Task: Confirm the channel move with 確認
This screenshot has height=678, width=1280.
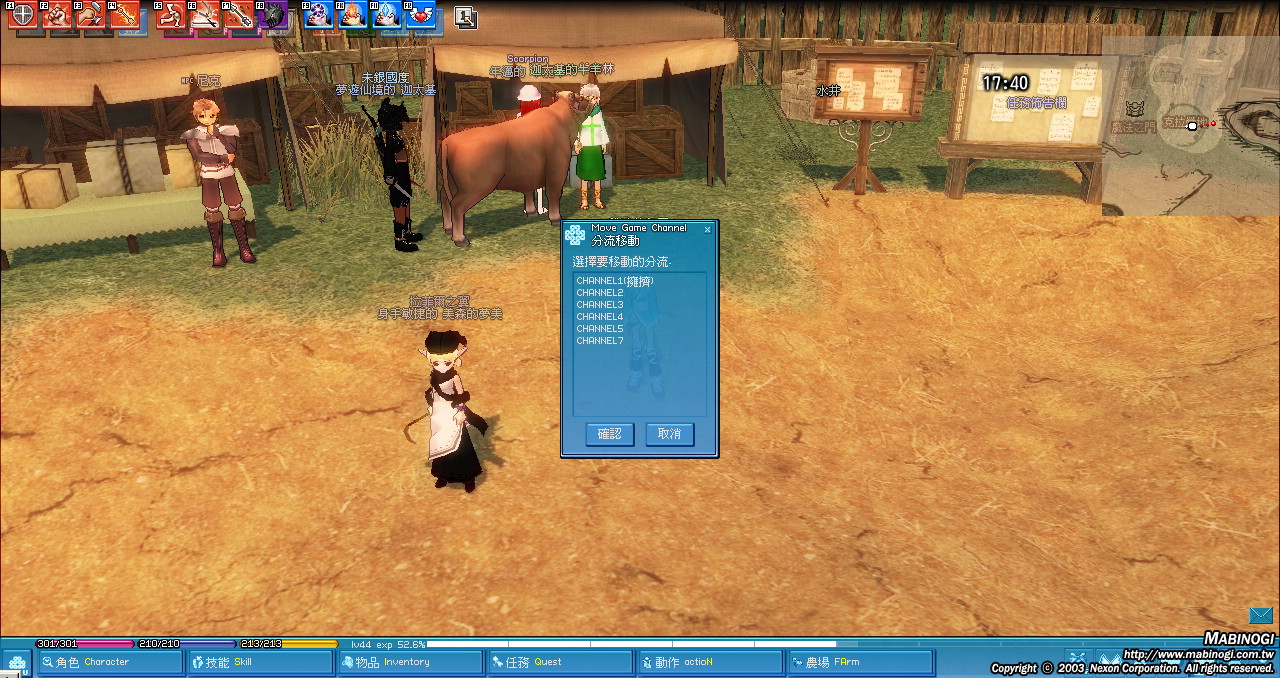Action: (x=610, y=434)
